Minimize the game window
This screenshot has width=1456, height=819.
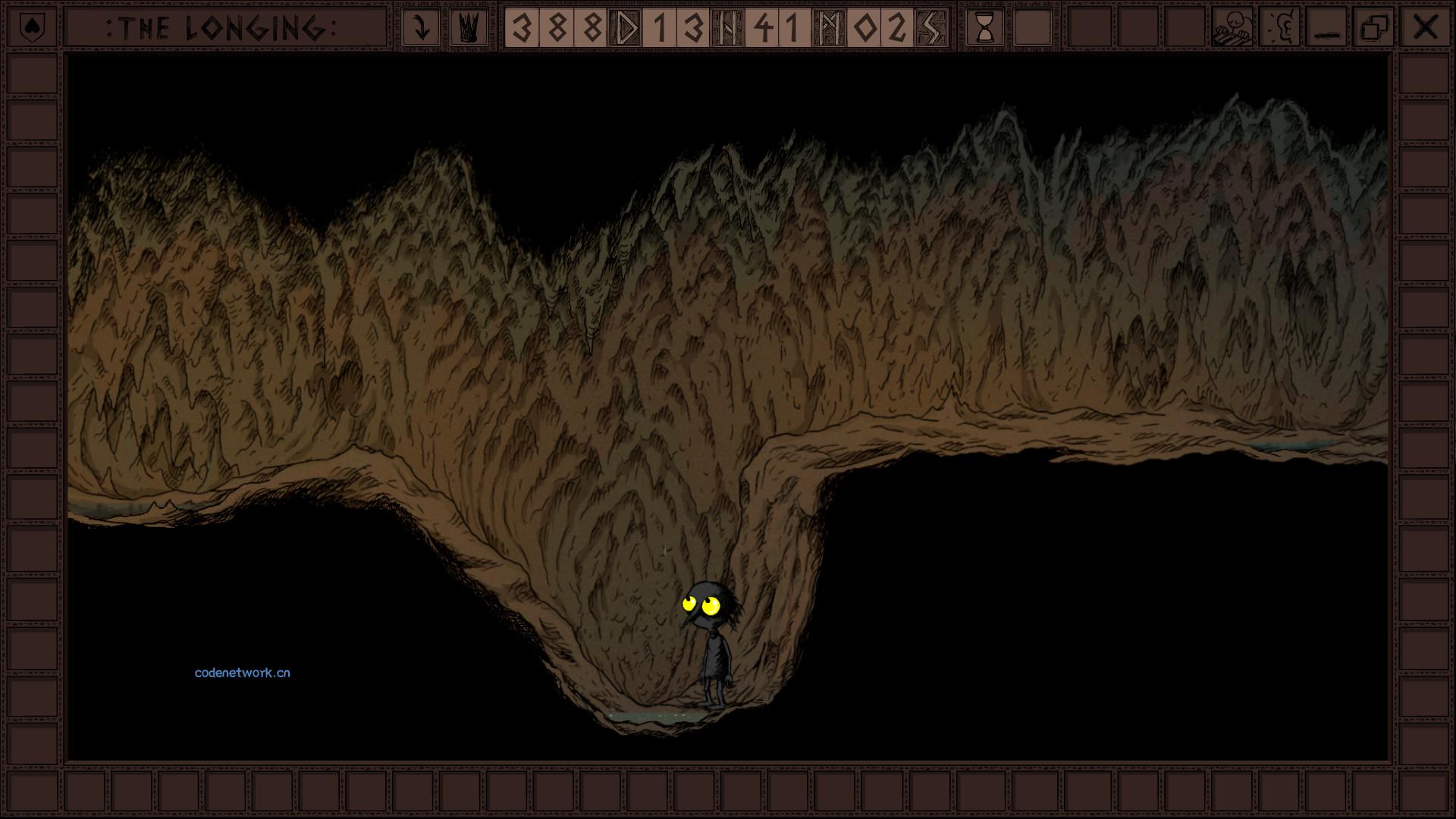tap(1327, 28)
